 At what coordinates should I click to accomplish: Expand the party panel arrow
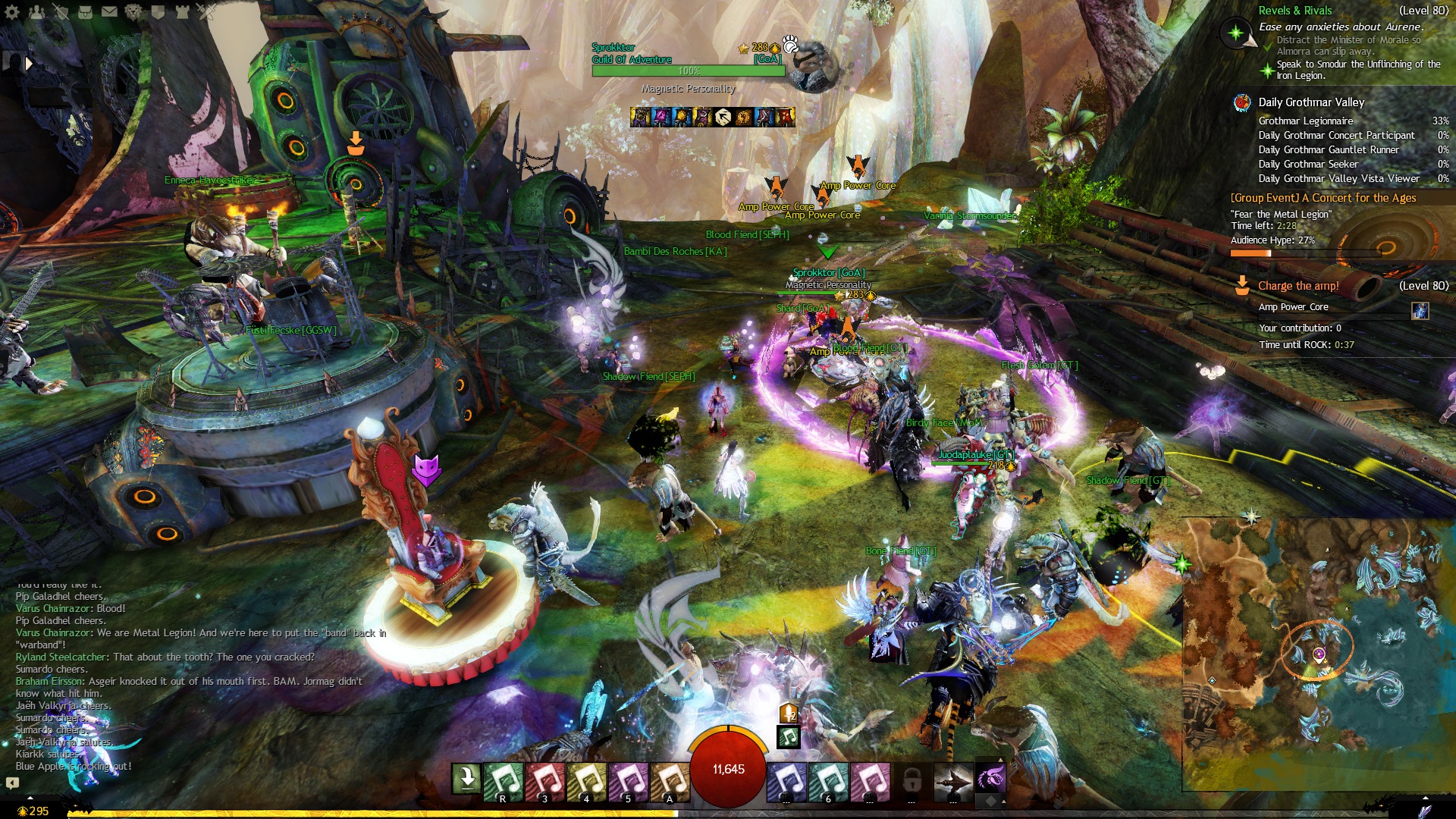click(29, 64)
